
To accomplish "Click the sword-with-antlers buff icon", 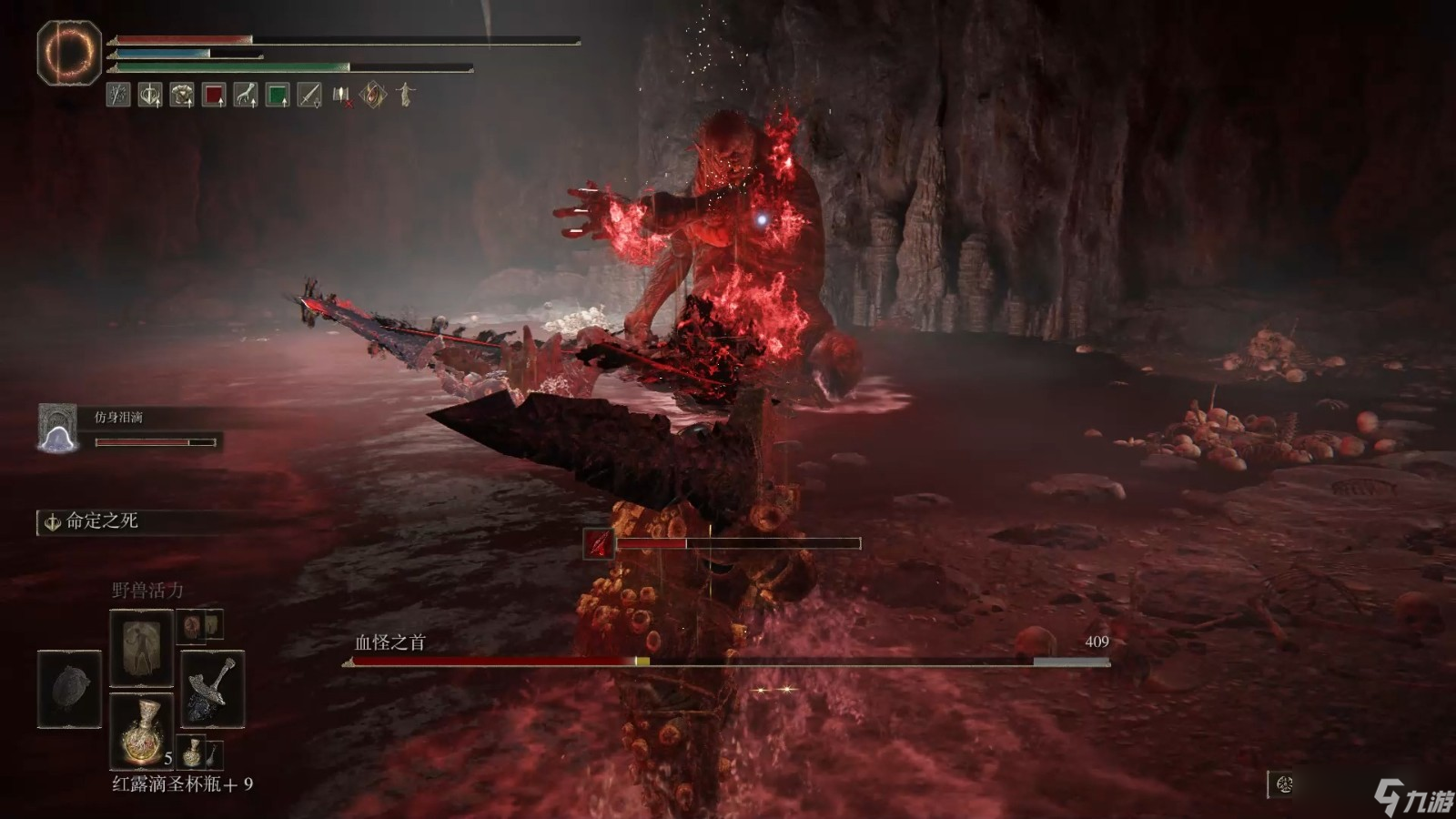I will pyautogui.click(x=150, y=95).
